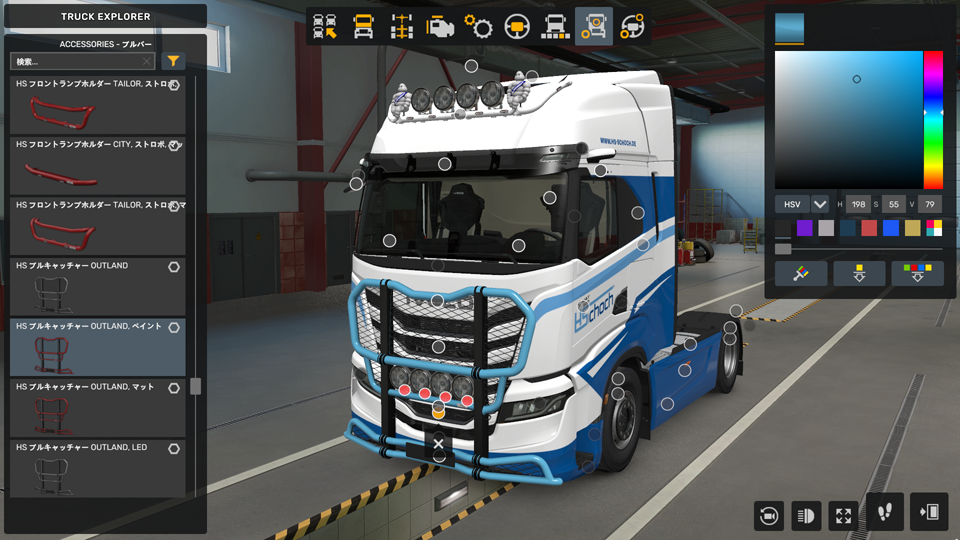
Task: Open the gears transmission category
Action: [478, 27]
